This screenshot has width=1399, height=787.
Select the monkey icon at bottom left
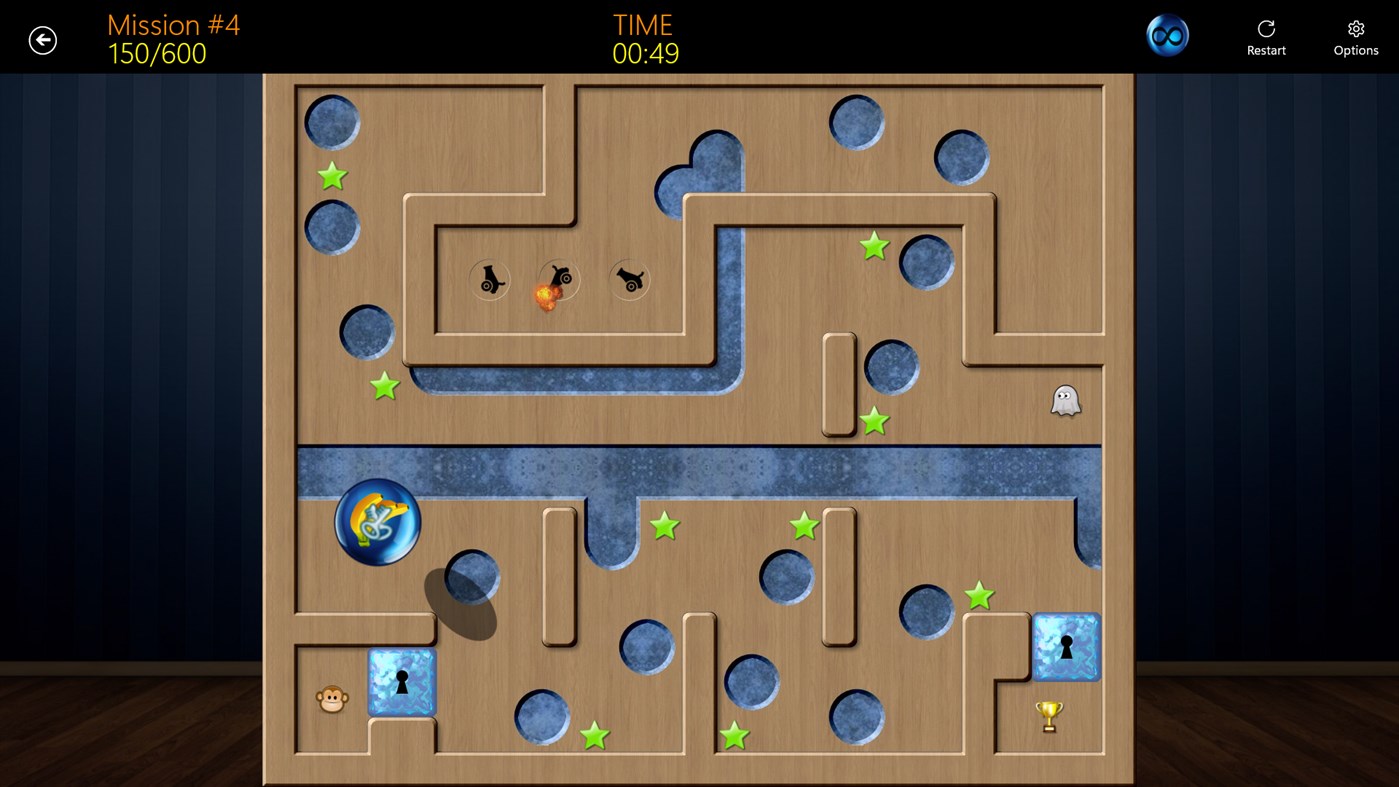330,699
